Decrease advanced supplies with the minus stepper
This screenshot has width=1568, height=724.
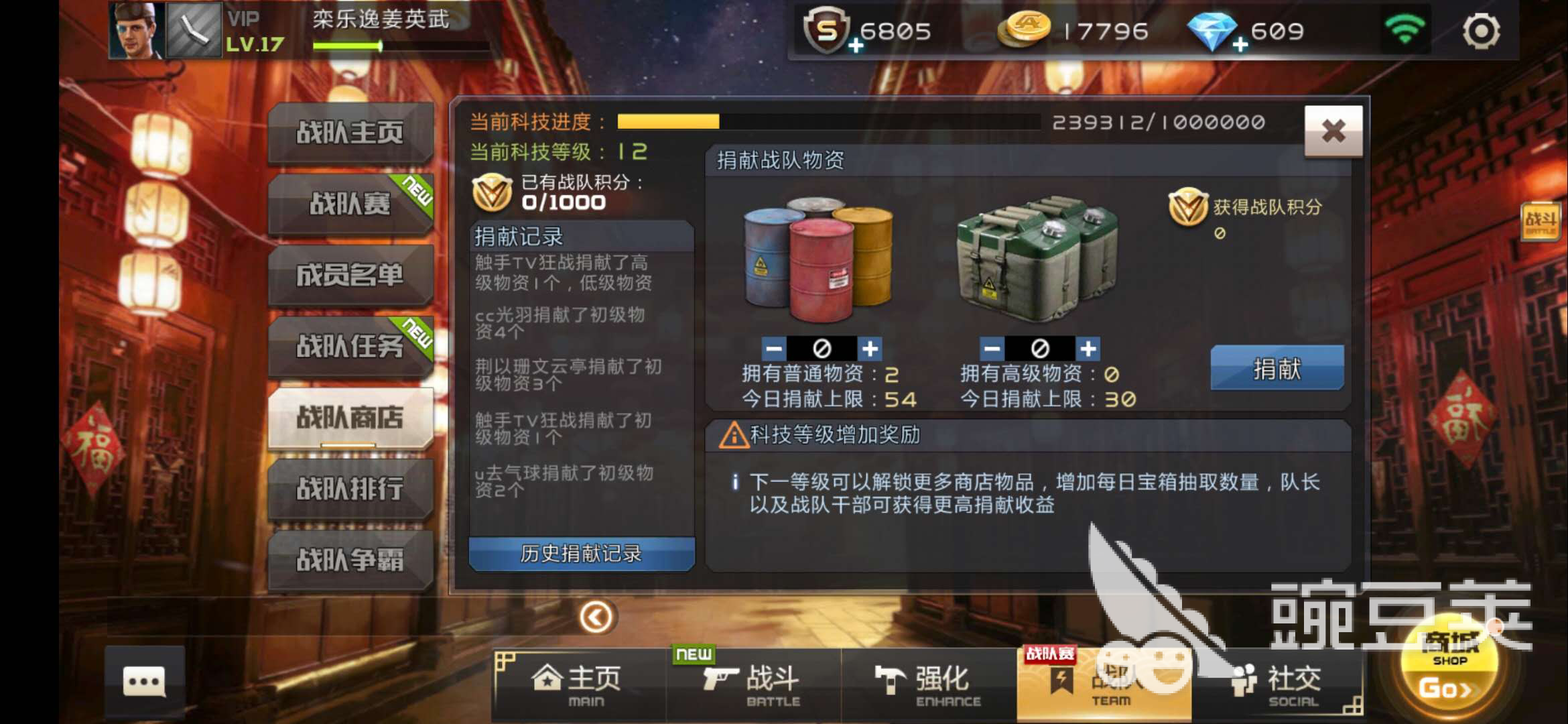pos(992,349)
